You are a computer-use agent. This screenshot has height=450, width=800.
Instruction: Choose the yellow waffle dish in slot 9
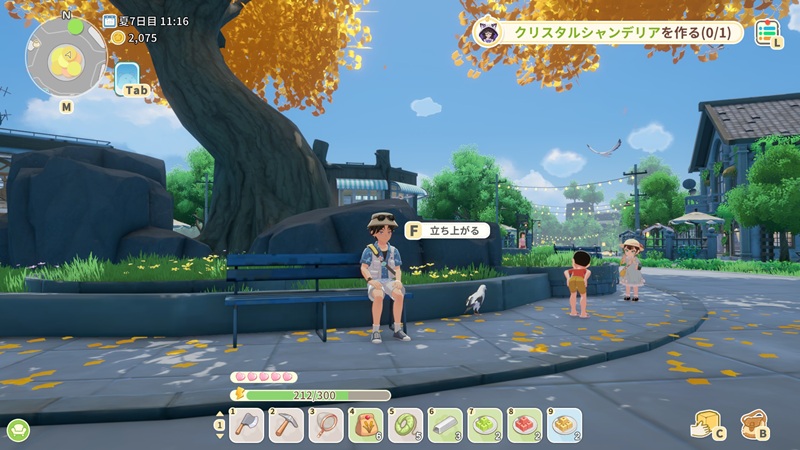pyautogui.click(x=564, y=425)
